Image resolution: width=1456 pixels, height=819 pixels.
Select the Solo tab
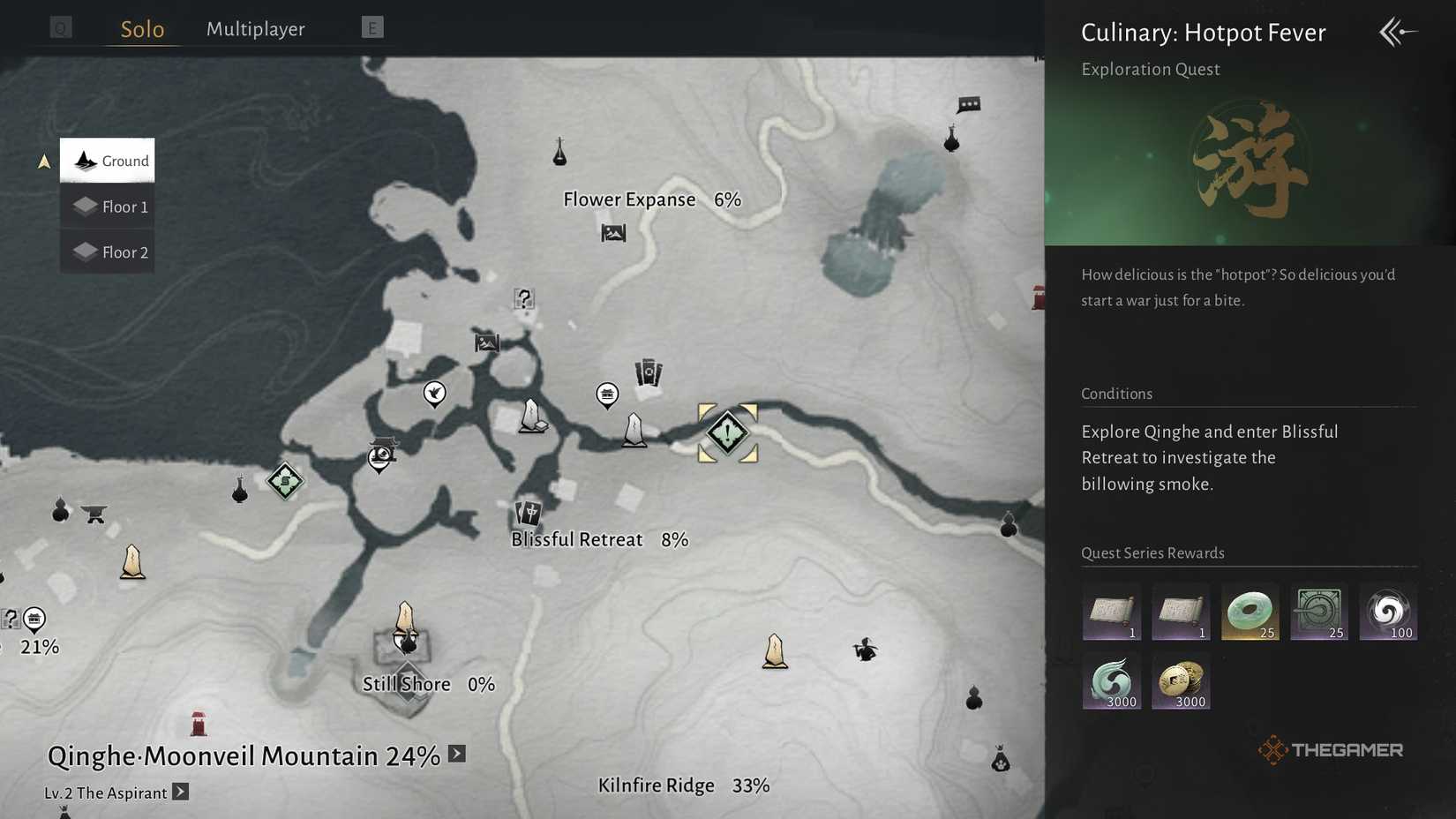pos(141,28)
